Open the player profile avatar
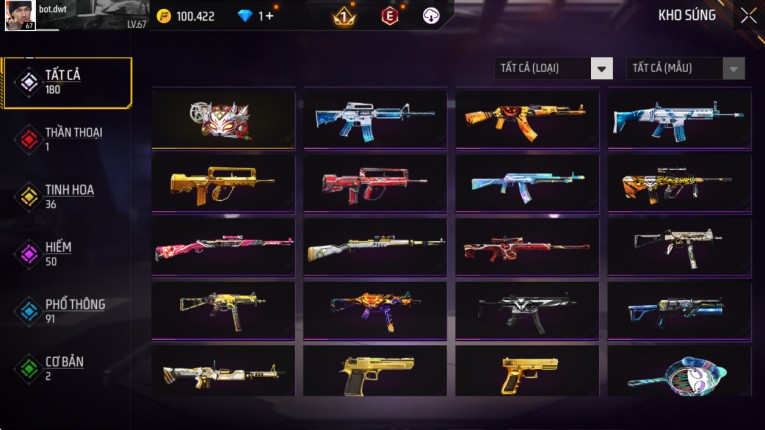Viewport: 765px width, 430px height. [21, 15]
